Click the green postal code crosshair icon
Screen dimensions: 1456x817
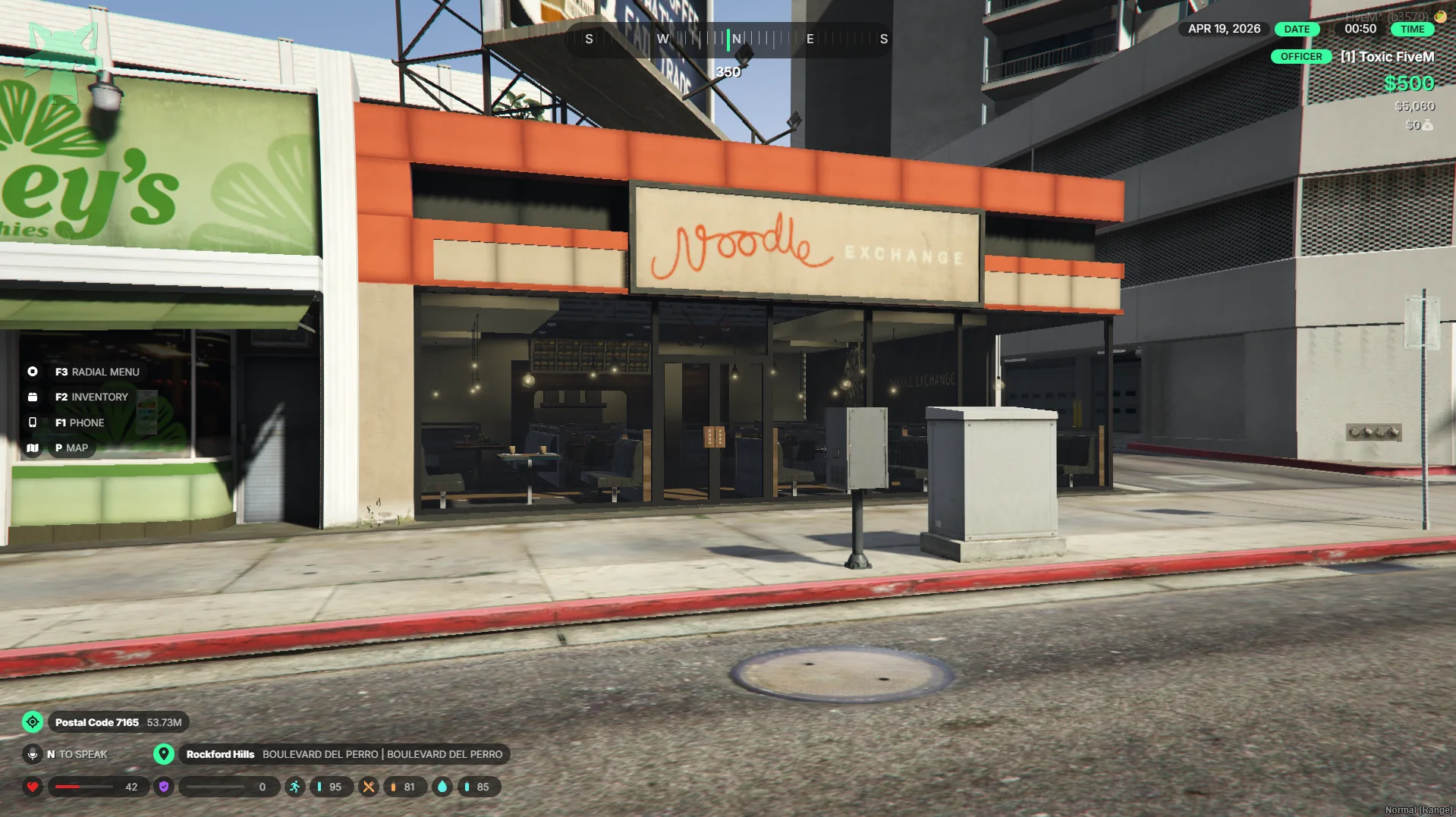tap(33, 722)
